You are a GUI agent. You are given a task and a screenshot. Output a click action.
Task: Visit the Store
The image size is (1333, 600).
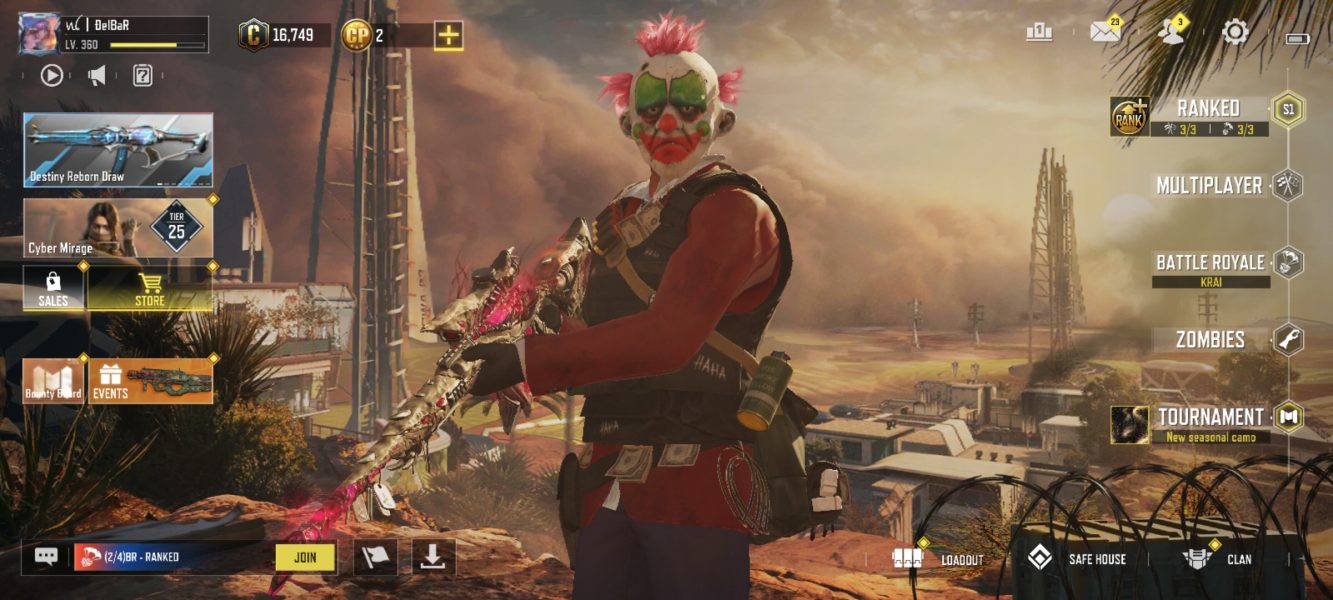click(x=150, y=288)
